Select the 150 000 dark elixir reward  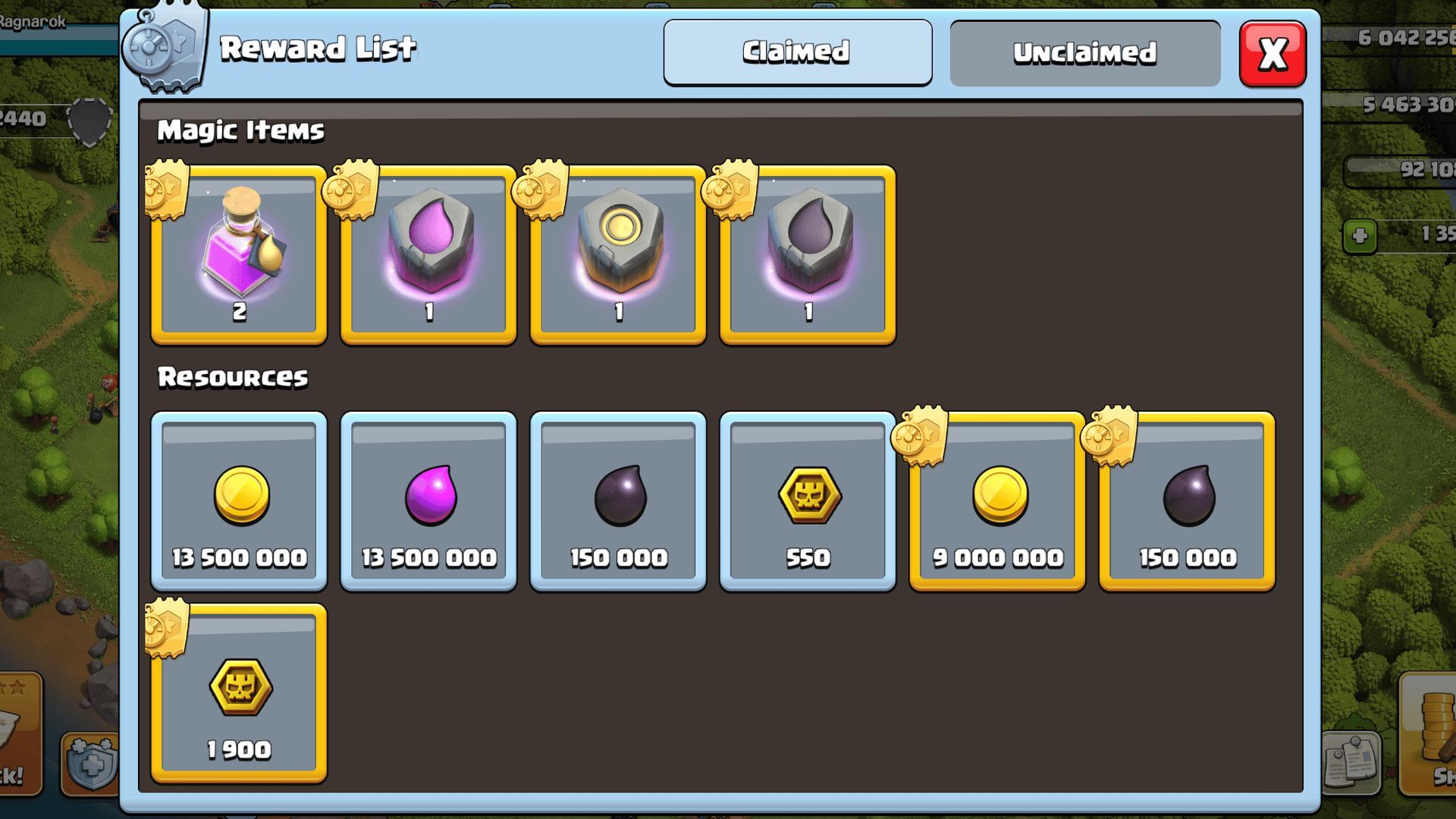tap(617, 500)
